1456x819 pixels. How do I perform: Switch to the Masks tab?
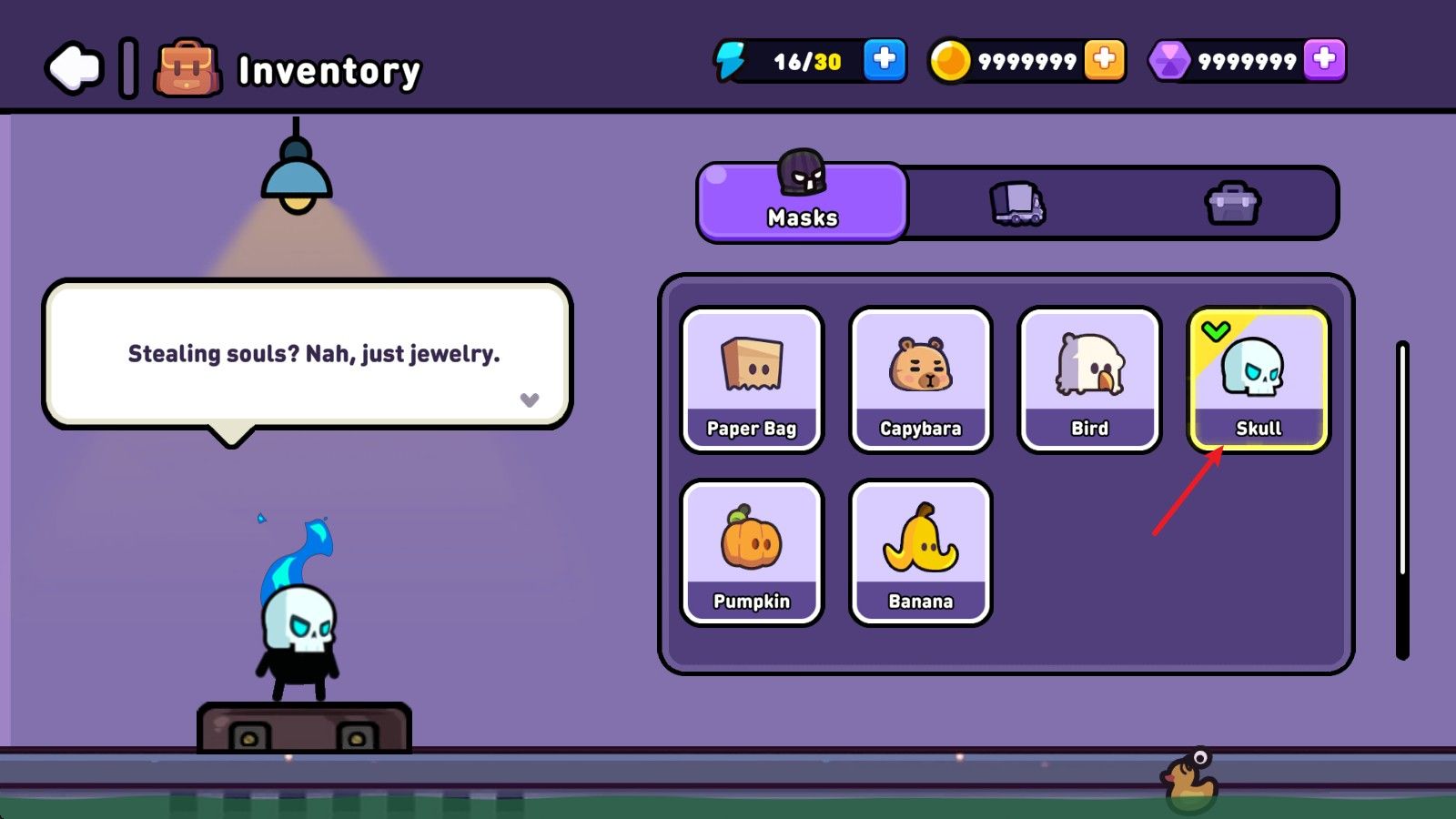(803, 202)
